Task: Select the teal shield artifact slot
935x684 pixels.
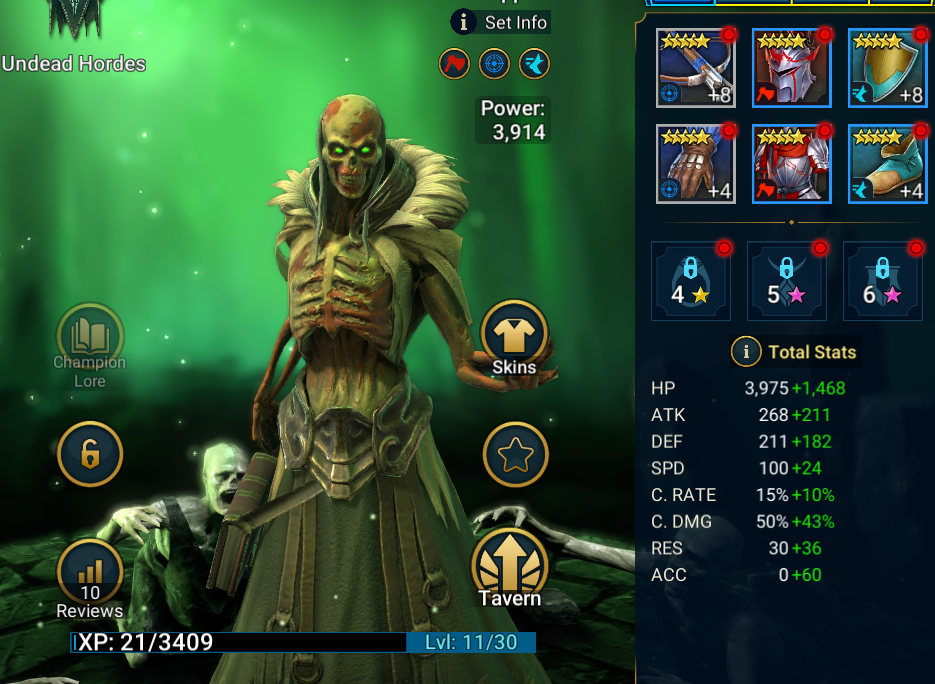Action: point(888,68)
